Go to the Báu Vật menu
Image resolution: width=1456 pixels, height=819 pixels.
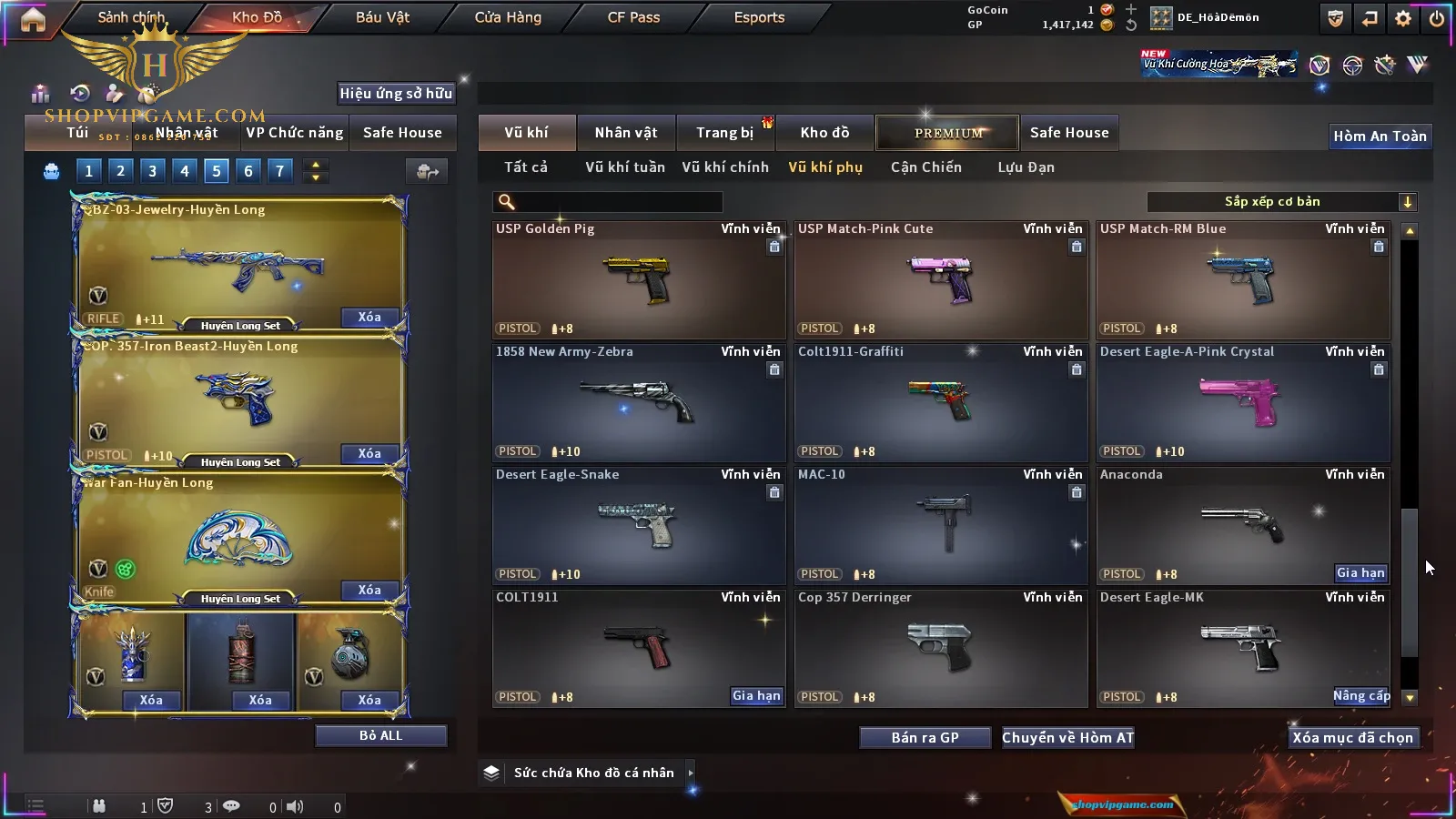point(382,17)
